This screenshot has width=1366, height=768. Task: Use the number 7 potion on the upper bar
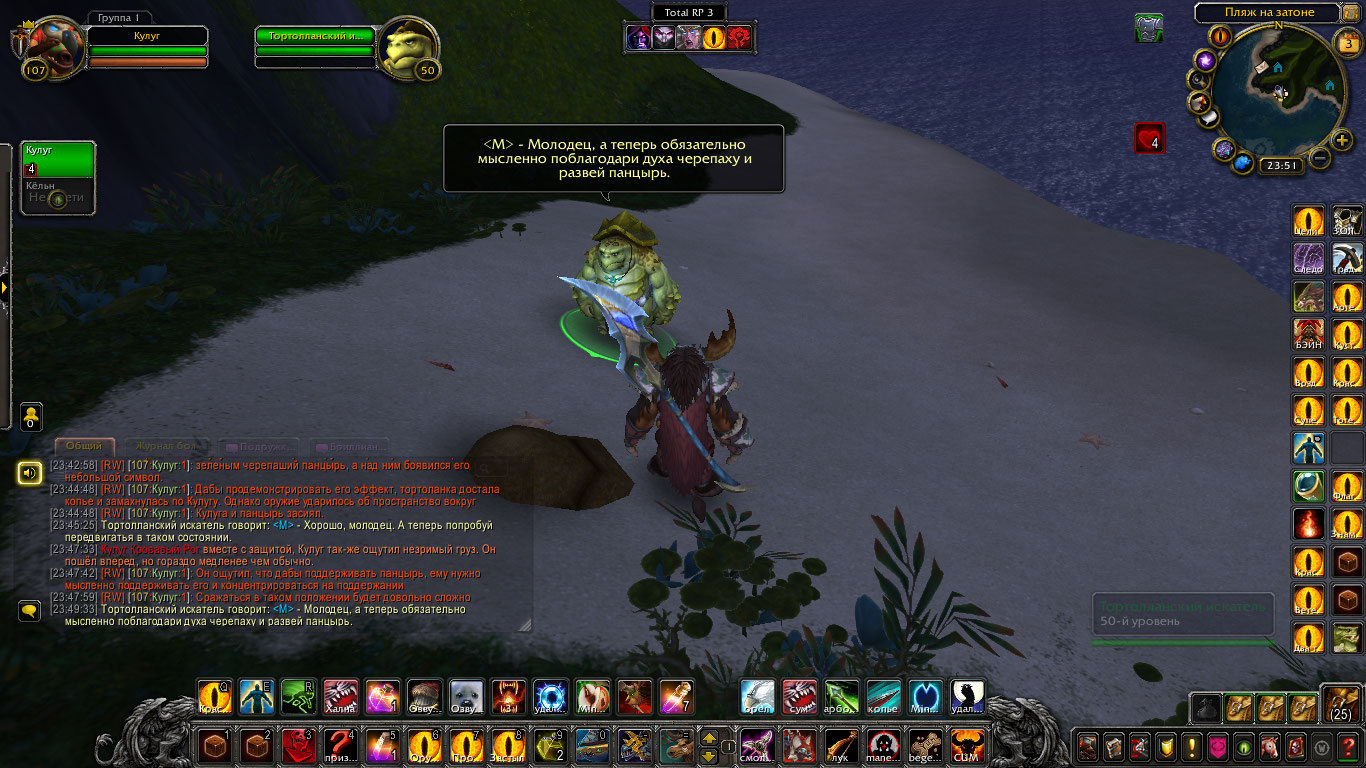click(x=677, y=697)
